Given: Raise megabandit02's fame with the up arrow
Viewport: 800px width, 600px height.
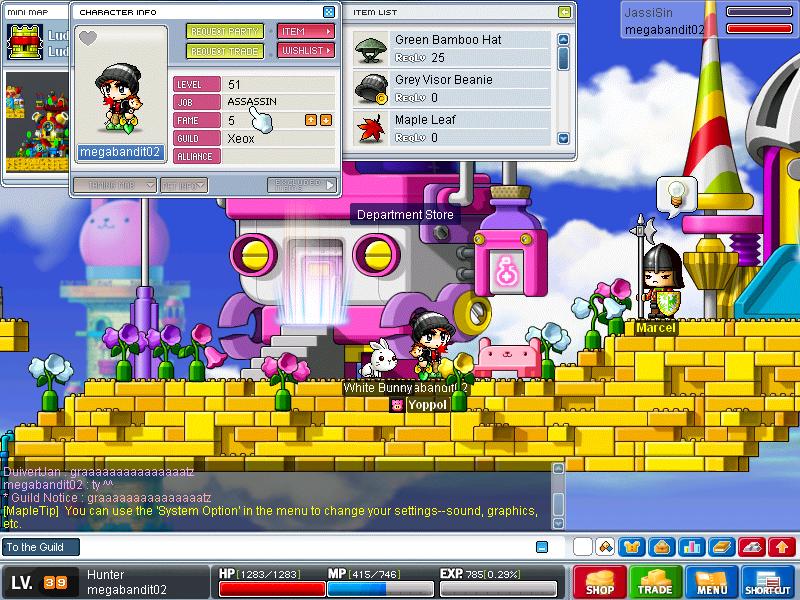Looking at the screenshot, I should point(310,120).
